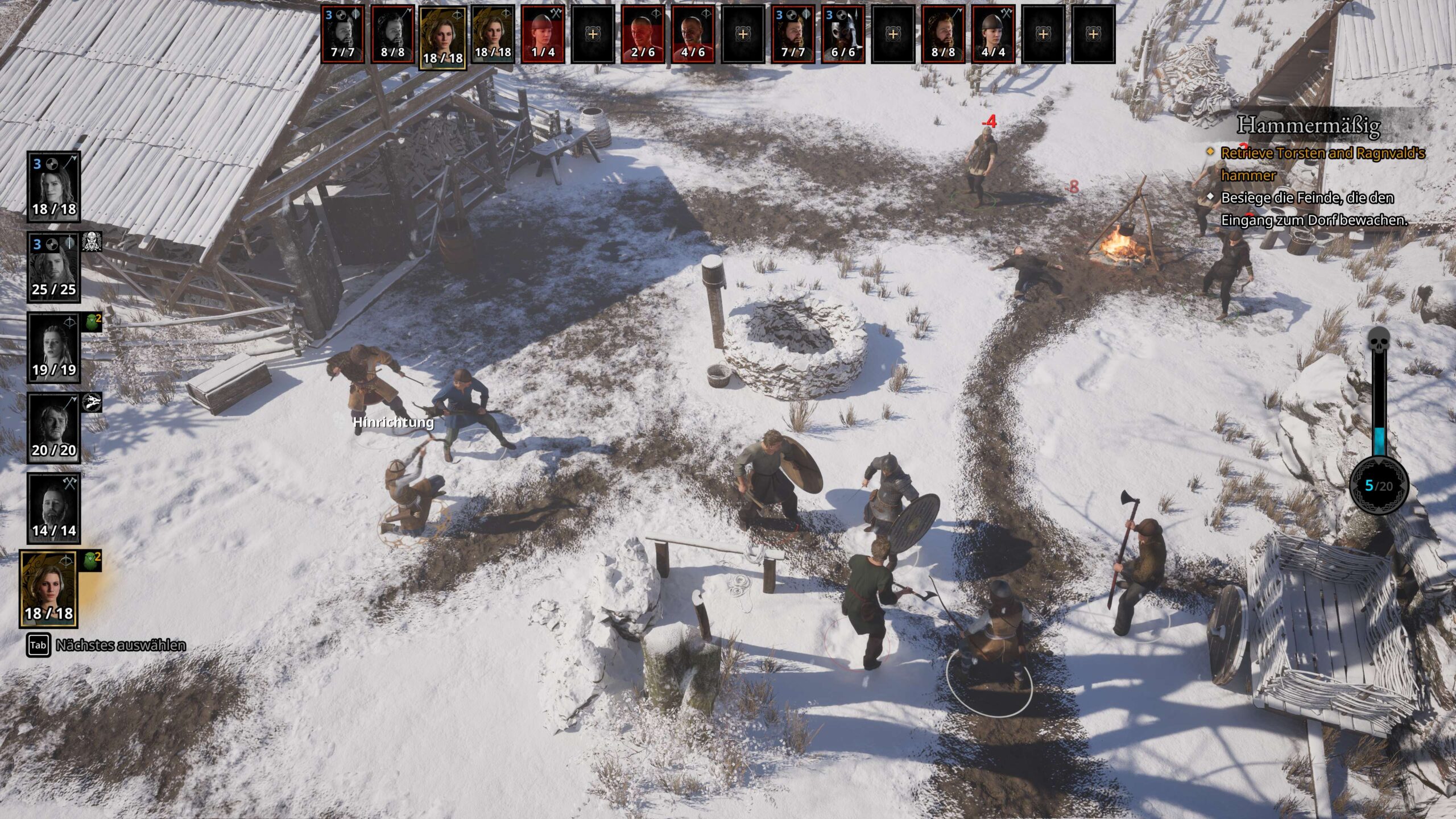Select the wounded enemy card showing 1/4

[x=543, y=34]
